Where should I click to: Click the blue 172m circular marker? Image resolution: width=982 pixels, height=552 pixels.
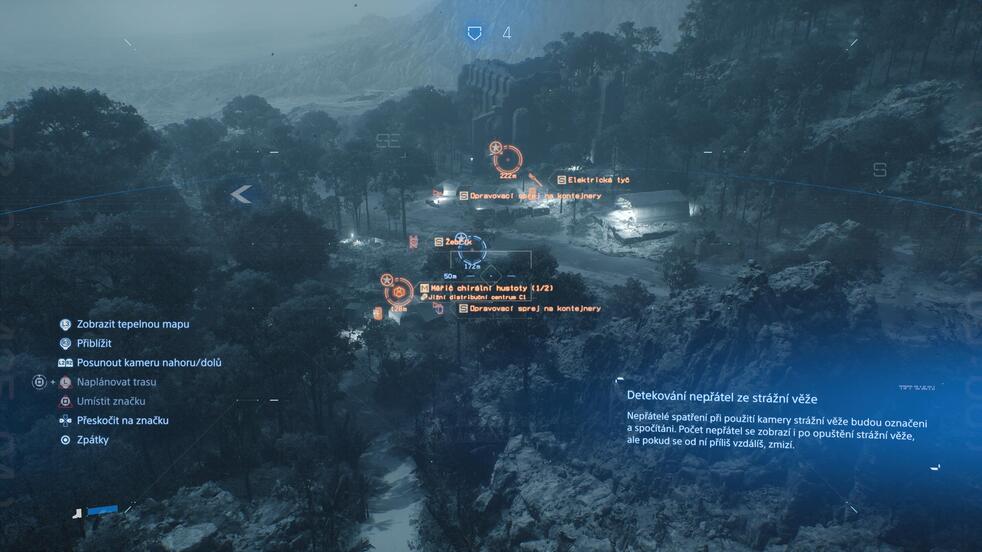[x=472, y=249]
